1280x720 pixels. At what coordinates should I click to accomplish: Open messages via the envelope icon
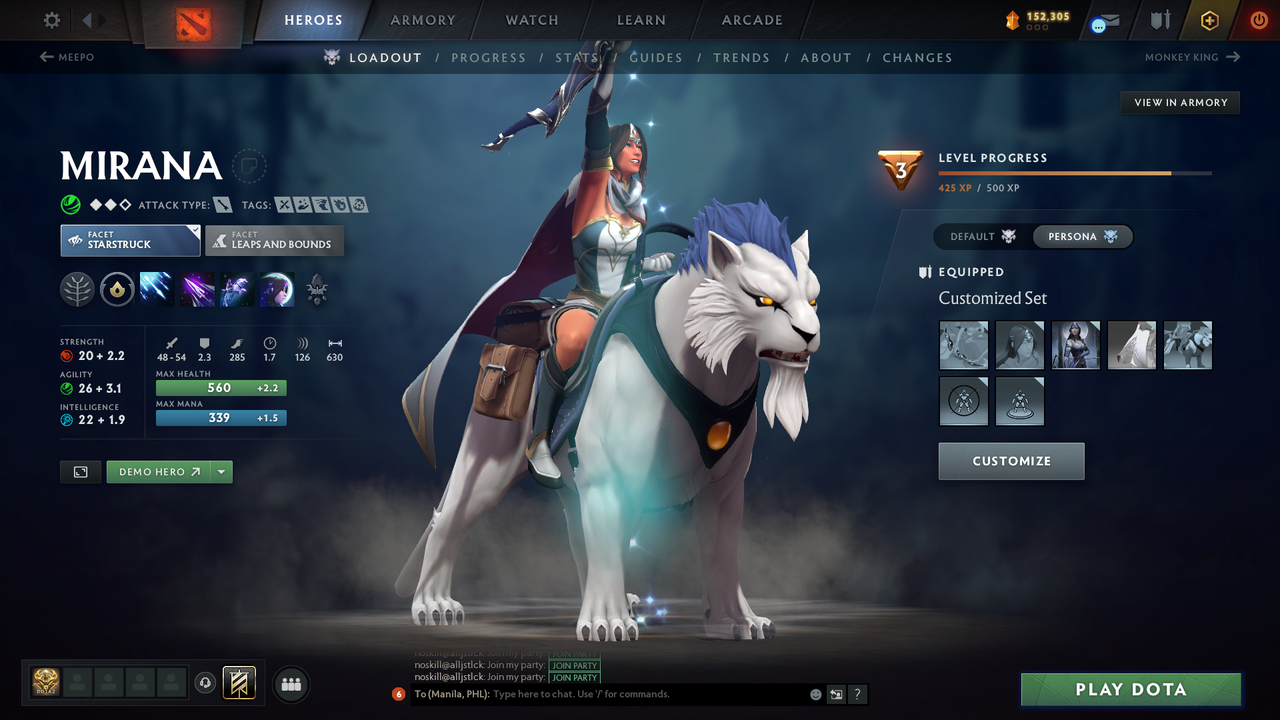coord(1104,20)
